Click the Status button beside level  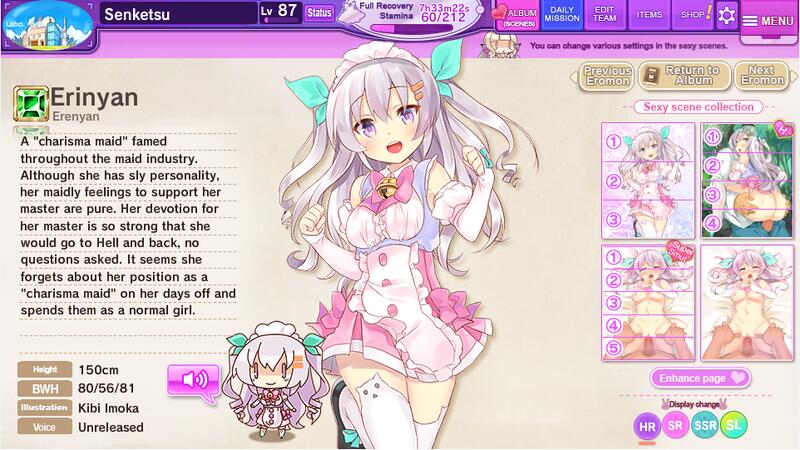(319, 13)
